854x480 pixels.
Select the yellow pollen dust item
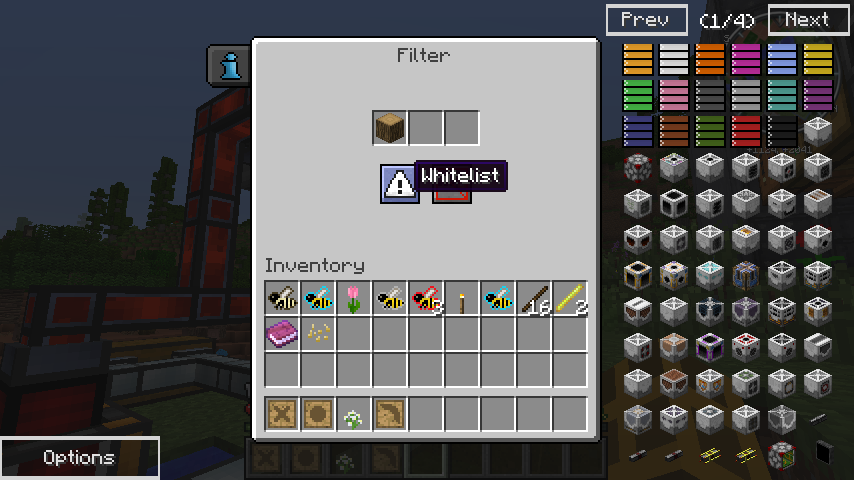coord(318,334)
